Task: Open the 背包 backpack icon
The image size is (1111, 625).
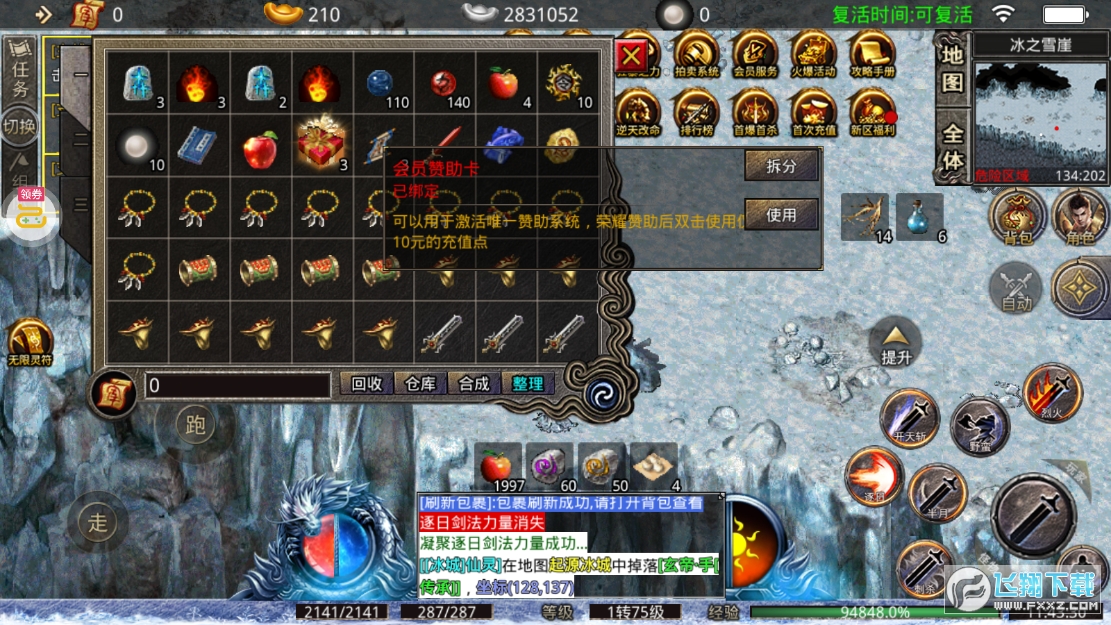Action: point(1017,215)
